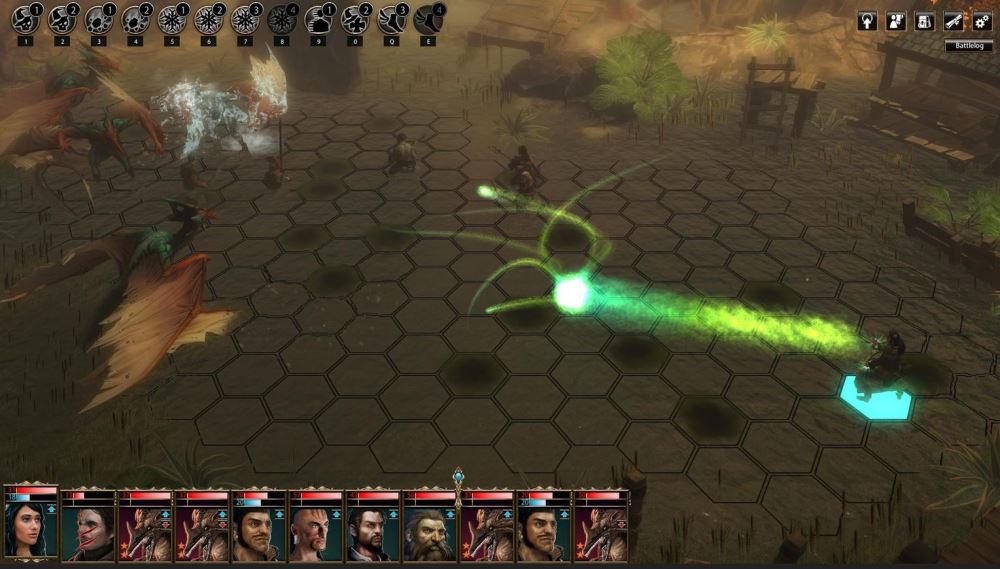Activate the level 2 skull hat ability

click(62, 20)
